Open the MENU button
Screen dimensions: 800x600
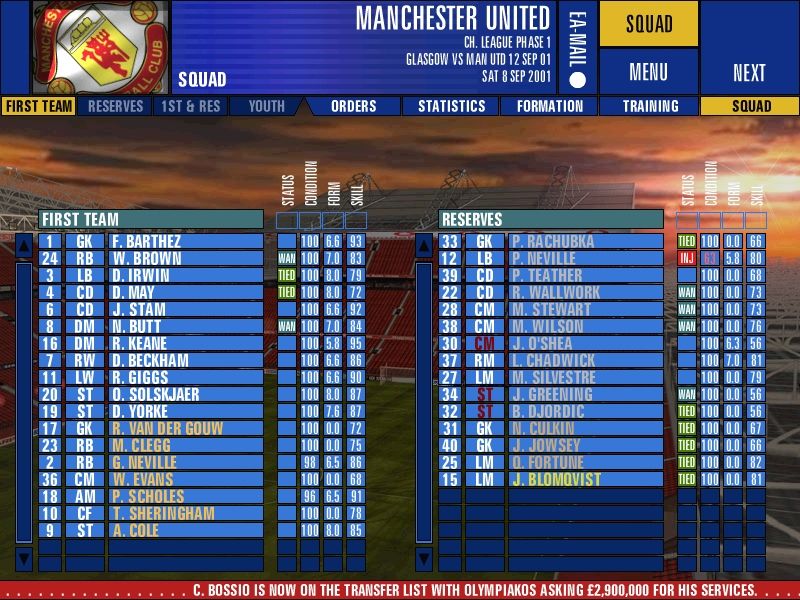[648, 72]
